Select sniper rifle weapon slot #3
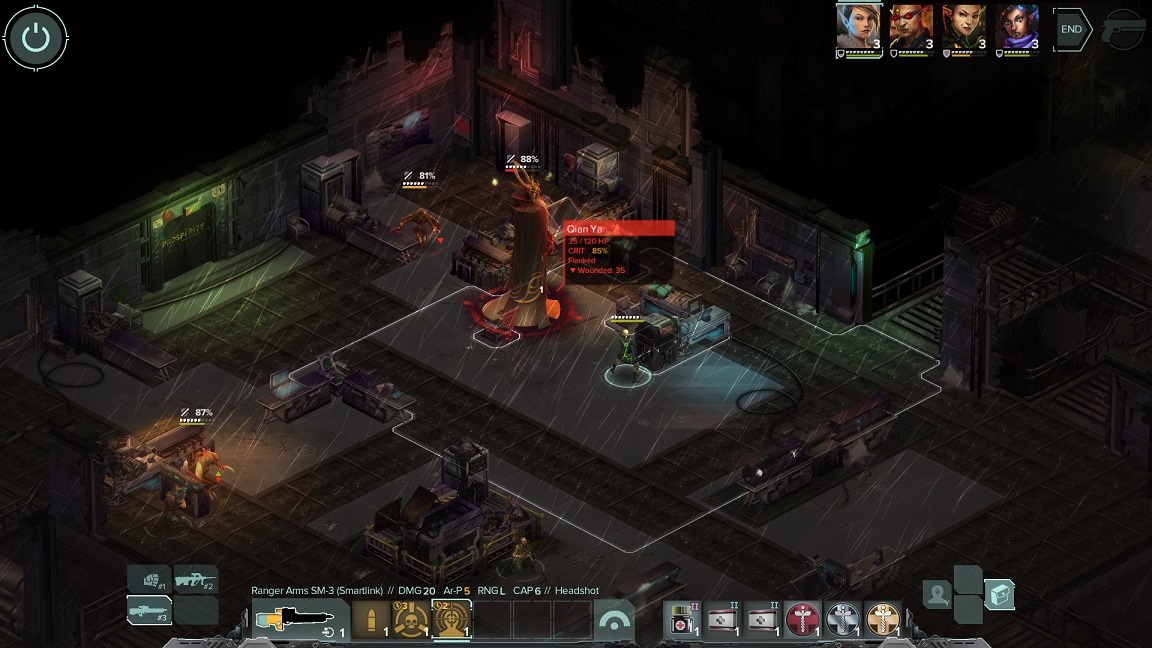This screenshot has height=648, width=1152. pyautogui.click(x=149, y=610)
